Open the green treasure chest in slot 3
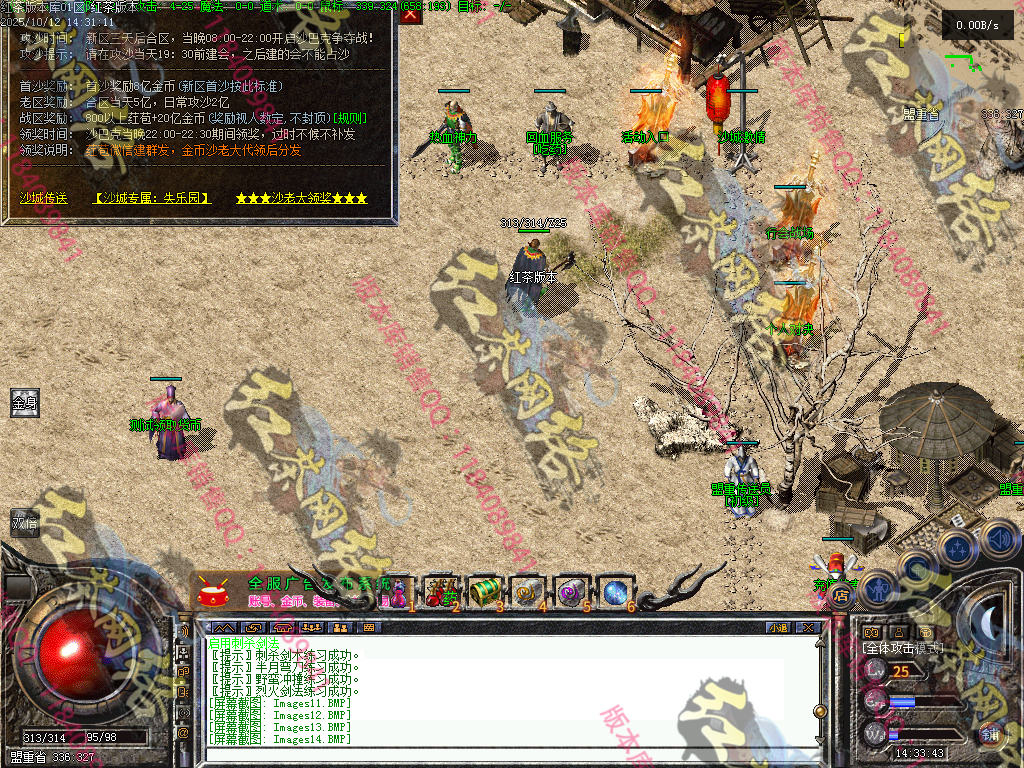The height and width of the screenshot is (768, 1024). [485, 592]
